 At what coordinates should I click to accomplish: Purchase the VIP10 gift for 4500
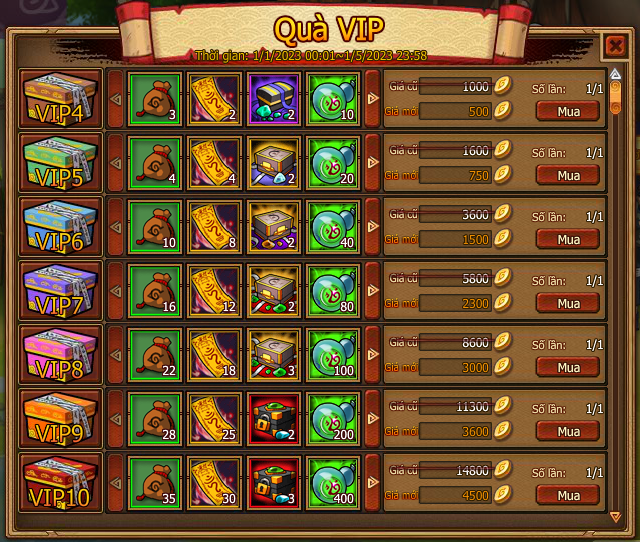pyautogui.click(x=568, y=495)
